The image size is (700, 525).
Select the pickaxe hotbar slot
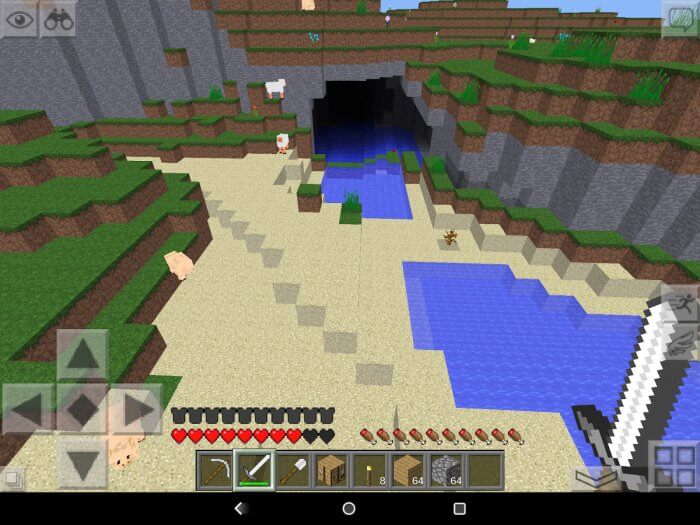pos(214,470)
